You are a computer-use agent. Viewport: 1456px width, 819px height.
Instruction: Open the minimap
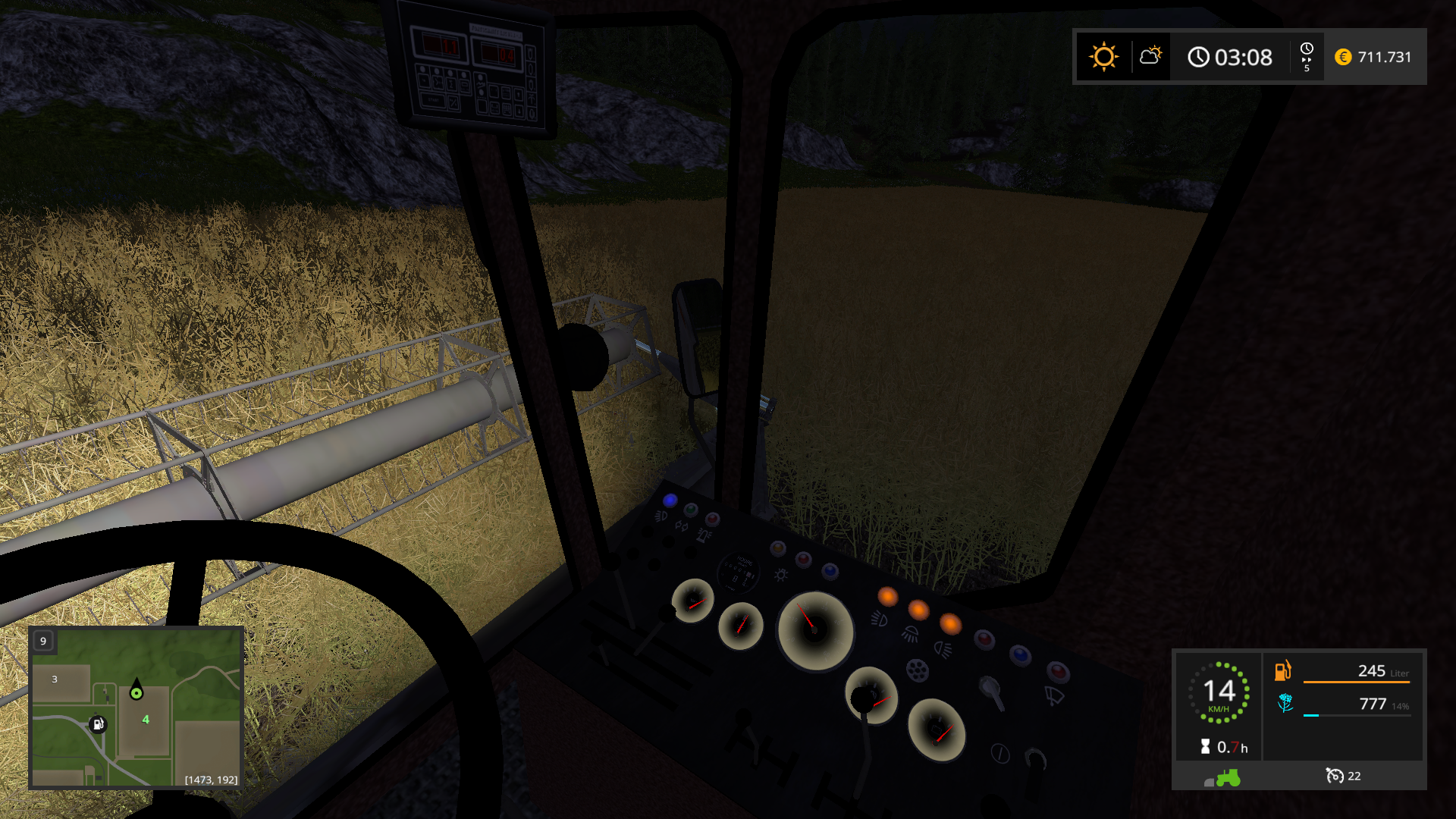tap(136, 707)
